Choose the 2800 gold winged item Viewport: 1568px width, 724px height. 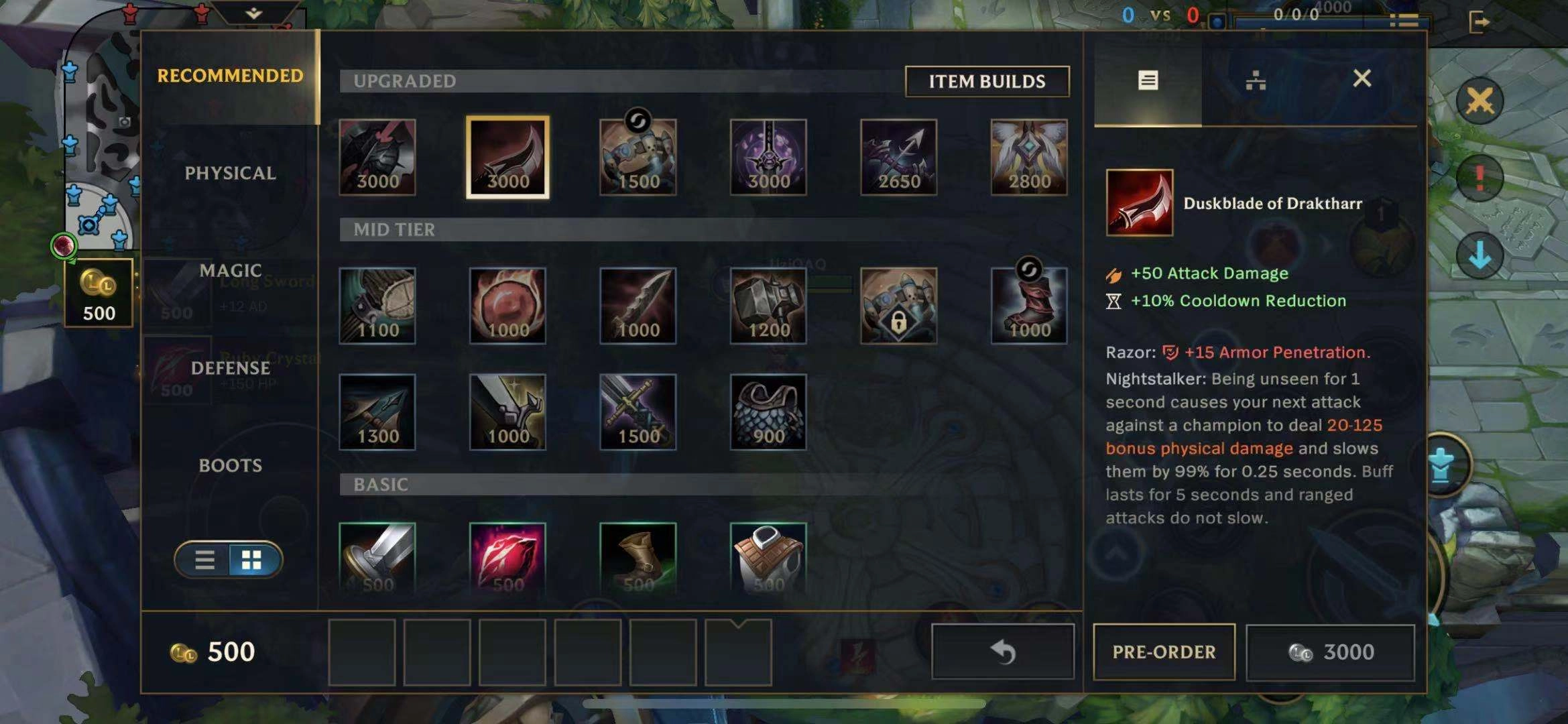(1029, 158)
